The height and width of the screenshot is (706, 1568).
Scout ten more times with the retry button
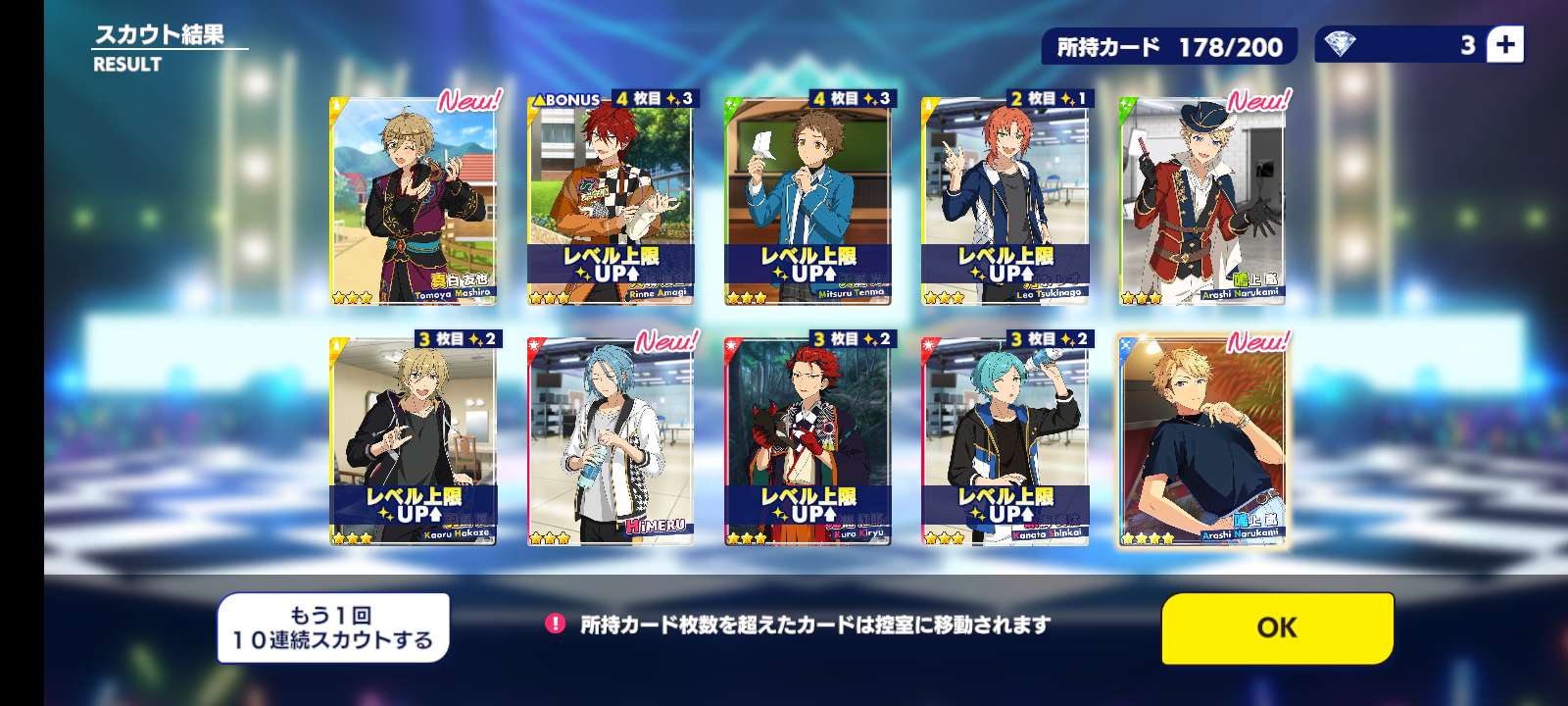(x=332, y=628)
